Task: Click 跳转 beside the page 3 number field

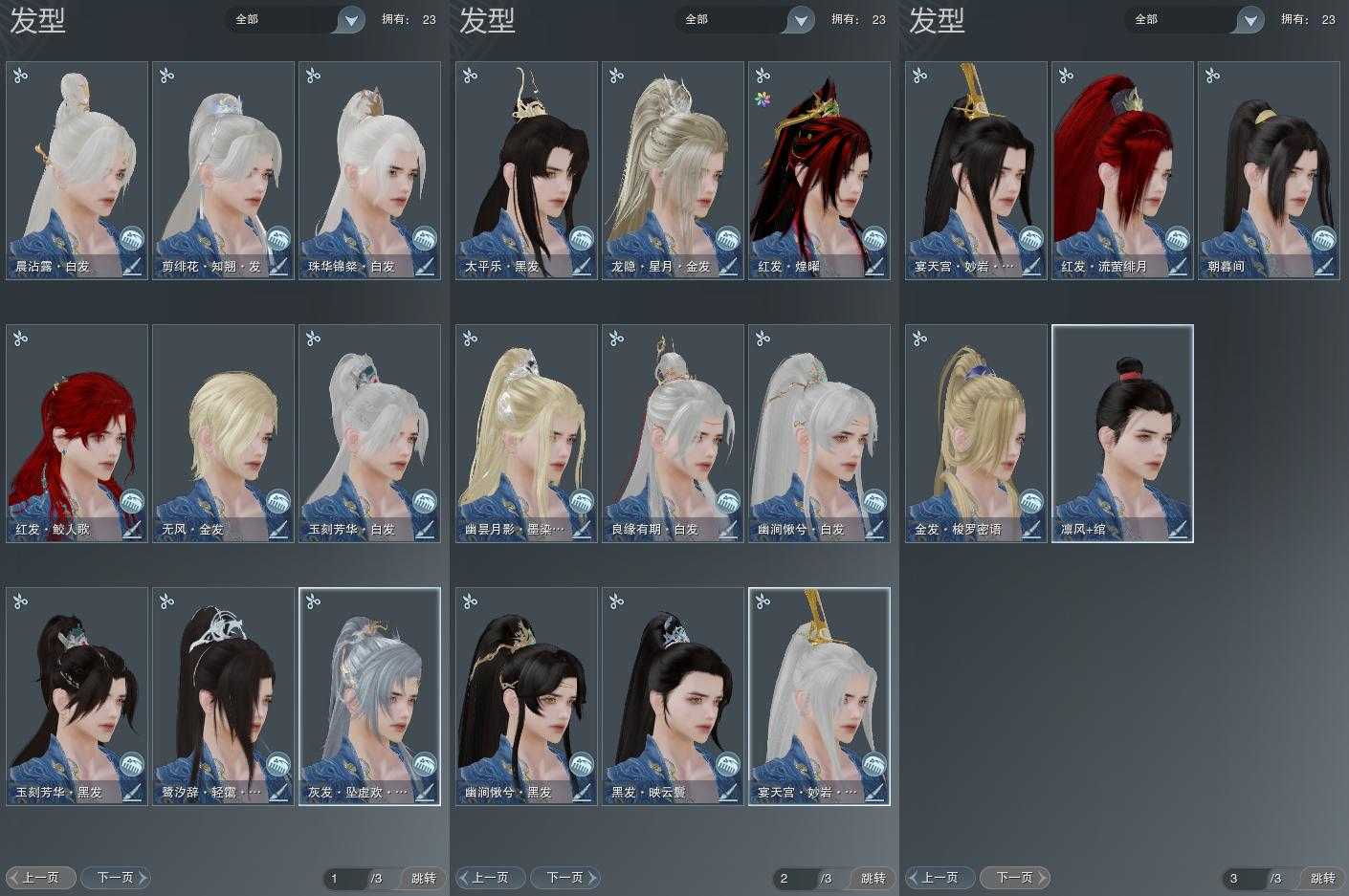Action: click(x=1323, y=878)
